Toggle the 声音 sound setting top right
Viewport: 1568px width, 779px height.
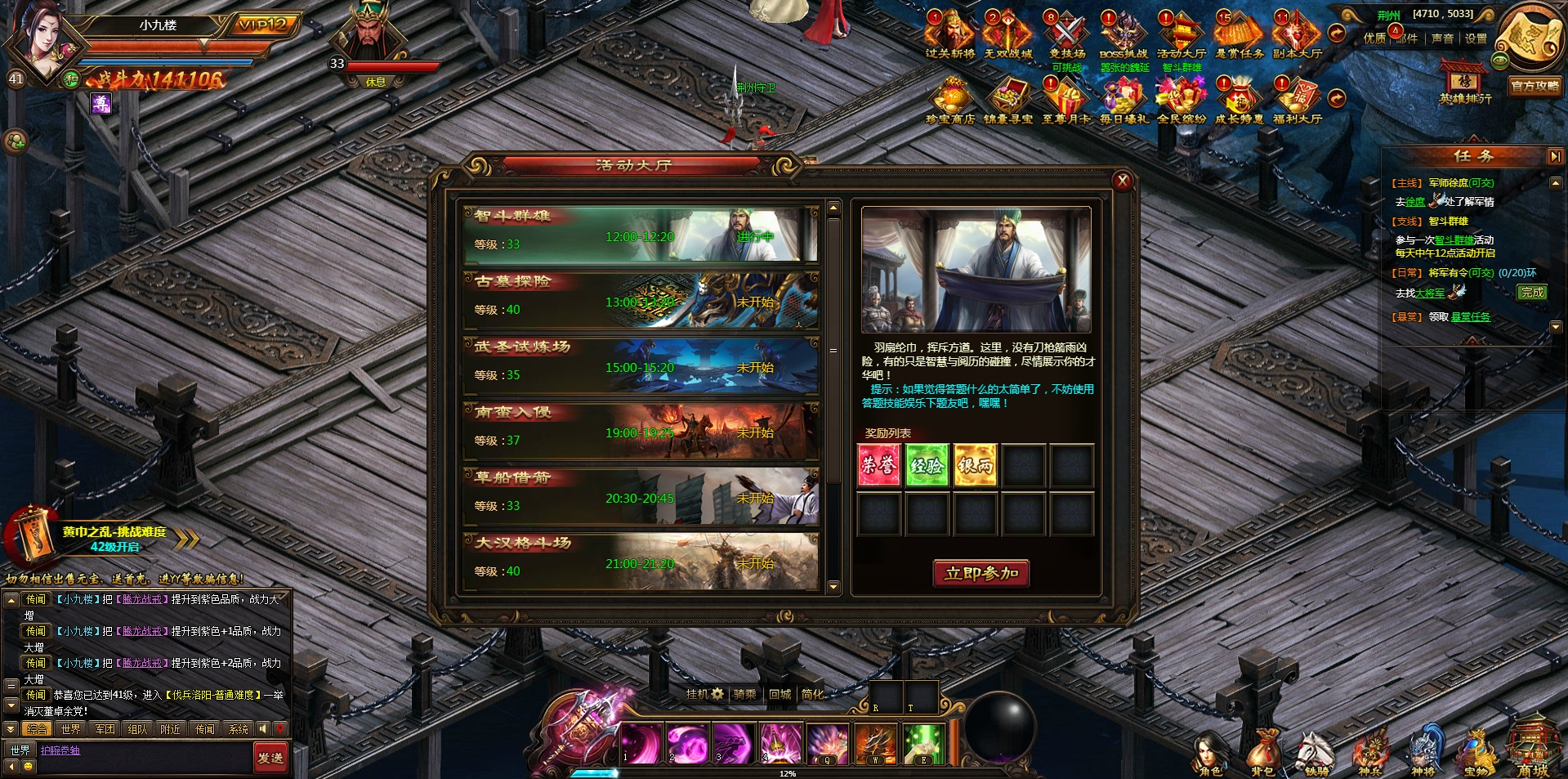pyautogui.click(x=1441, y=36)
